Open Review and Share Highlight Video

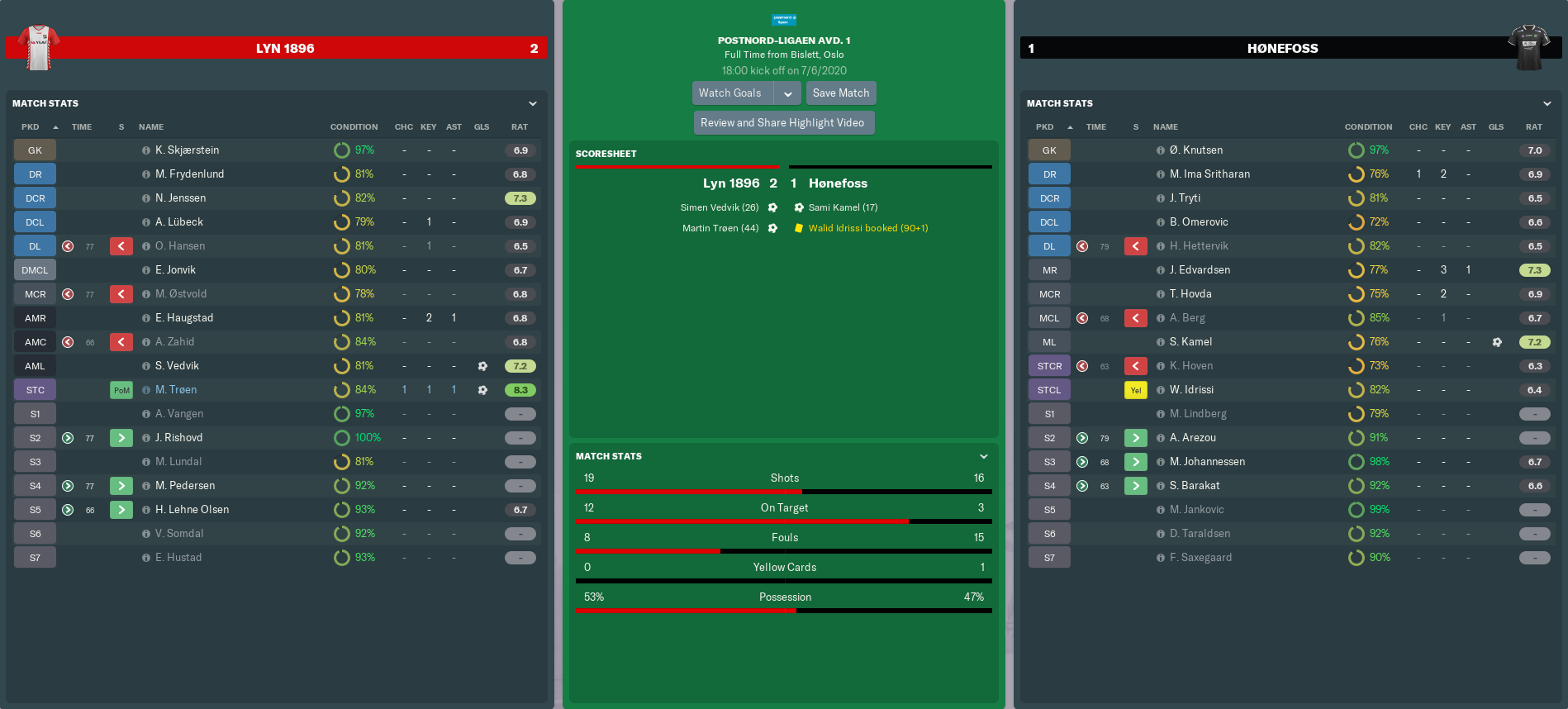click(782, 123)
